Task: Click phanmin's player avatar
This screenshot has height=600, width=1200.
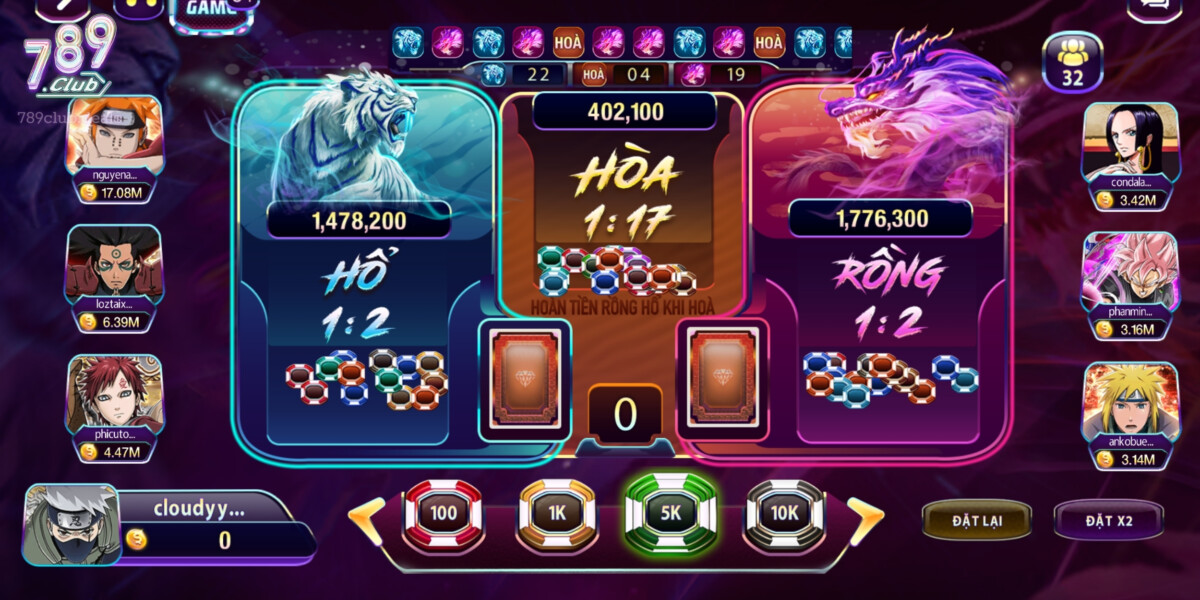Action: (x=1130, y=270)
